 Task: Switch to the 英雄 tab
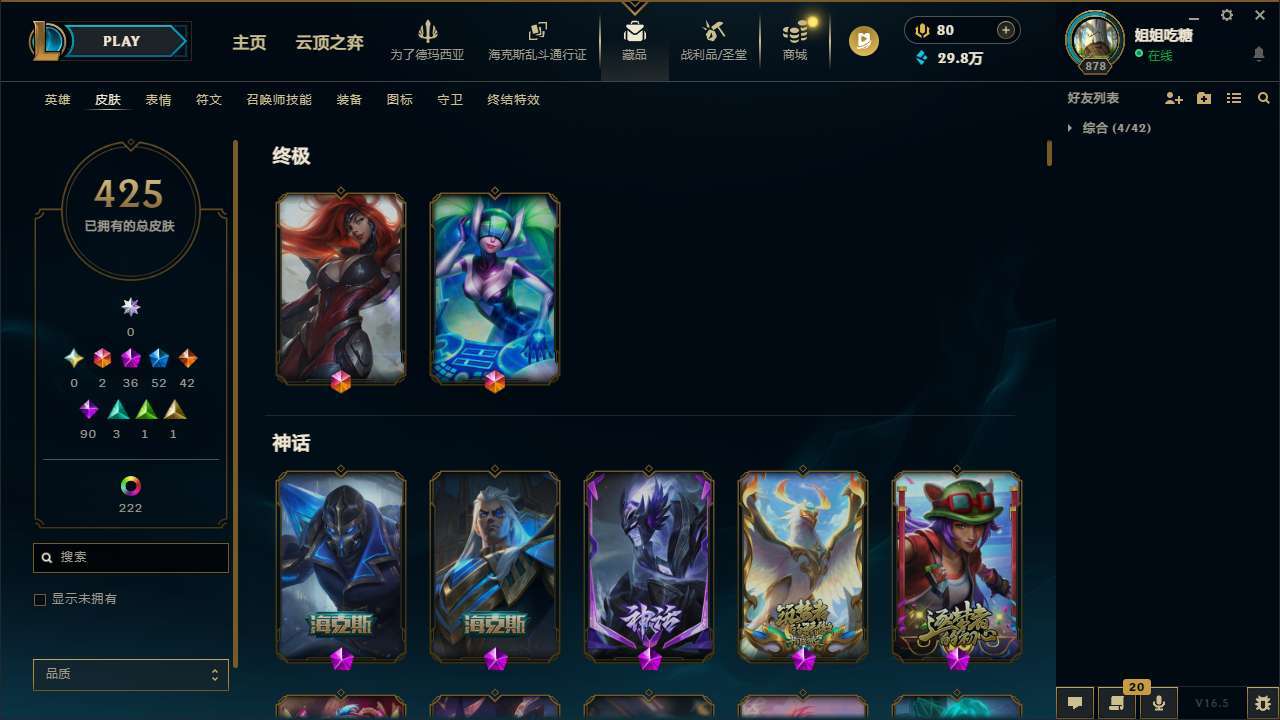point(57,100)
